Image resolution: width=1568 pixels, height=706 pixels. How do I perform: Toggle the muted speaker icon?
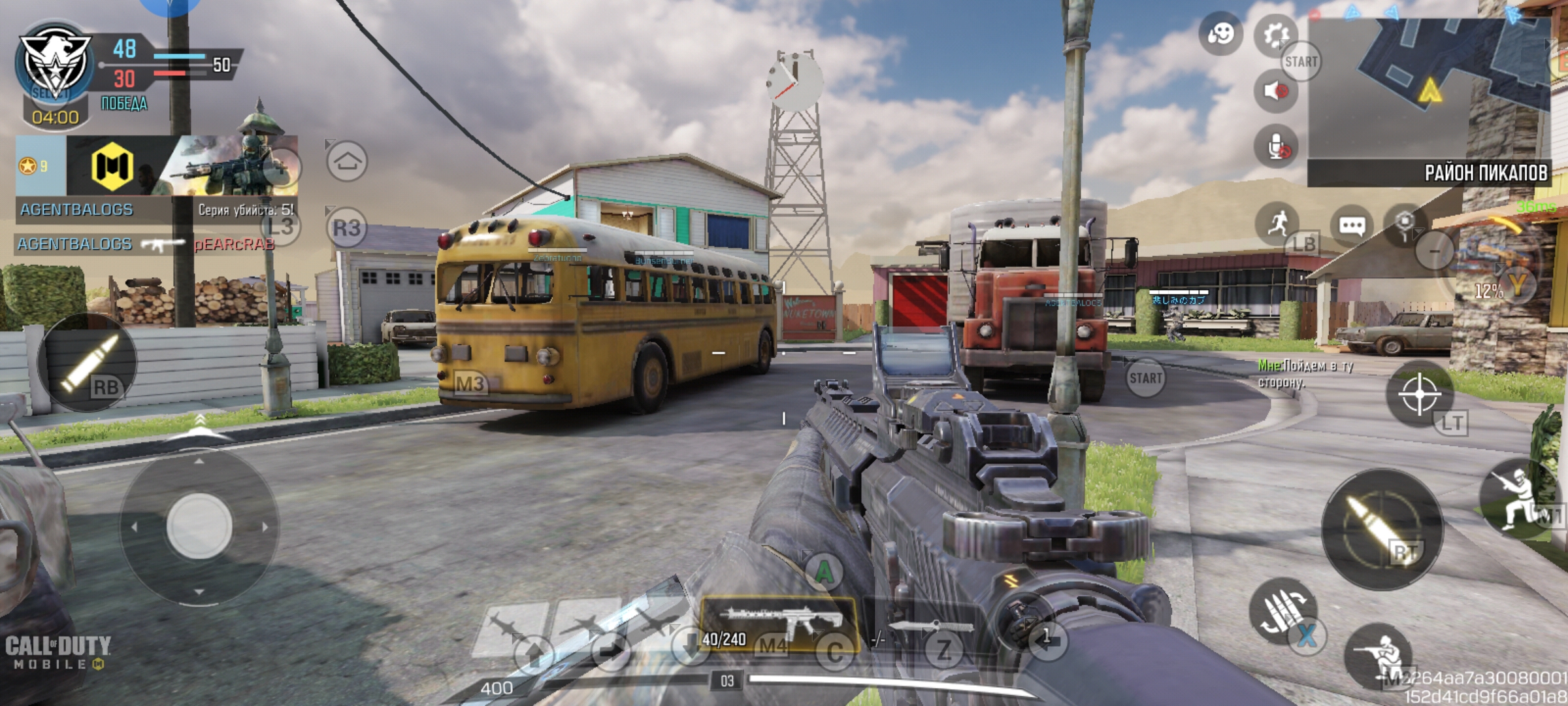1275,90
